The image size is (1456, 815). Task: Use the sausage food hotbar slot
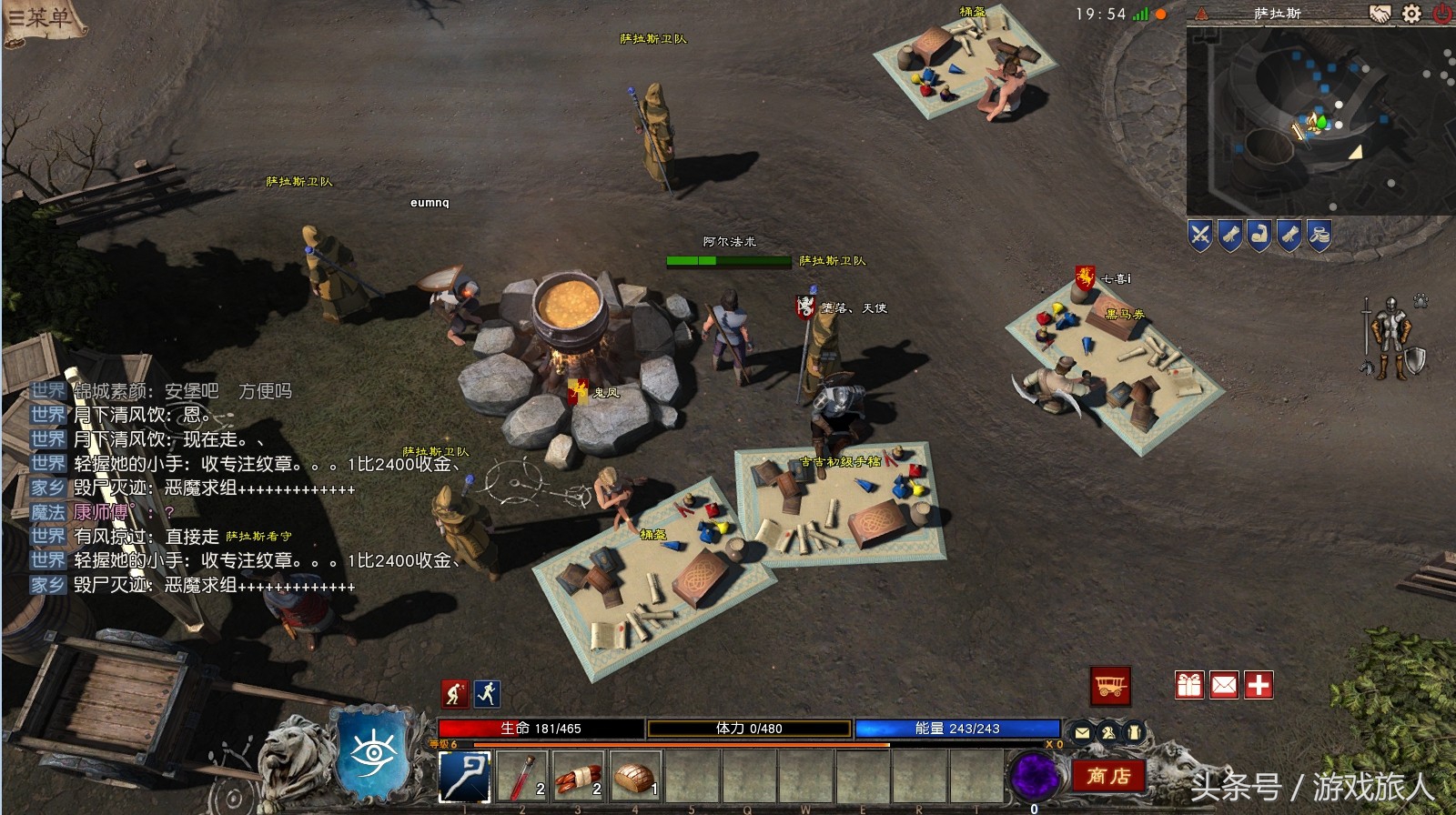(x=579, y=778)
